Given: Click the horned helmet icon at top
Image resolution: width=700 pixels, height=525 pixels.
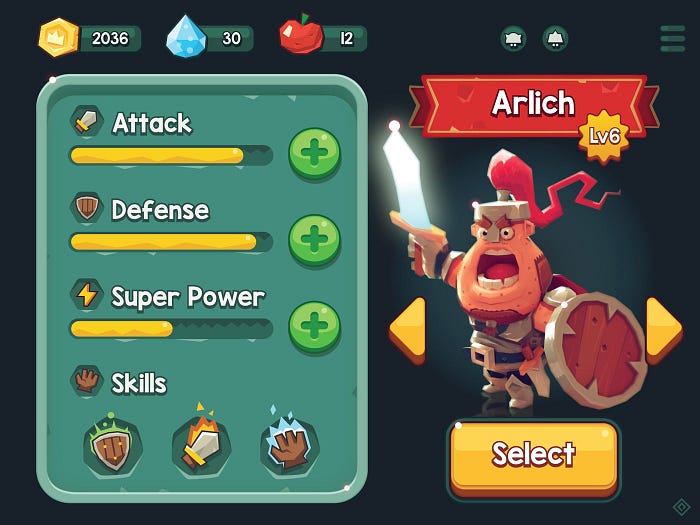Looking at the screenshot, I should click(x=513, y=39).
